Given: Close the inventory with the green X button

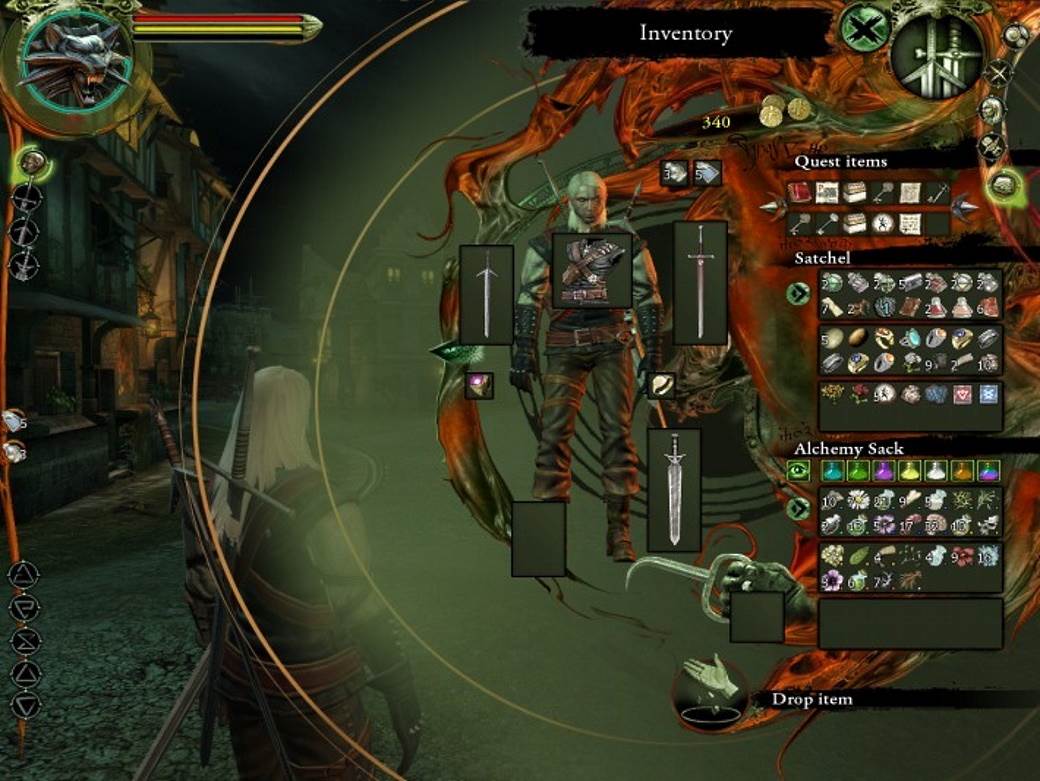Looking at the screenshot, I should click(864, 28).
